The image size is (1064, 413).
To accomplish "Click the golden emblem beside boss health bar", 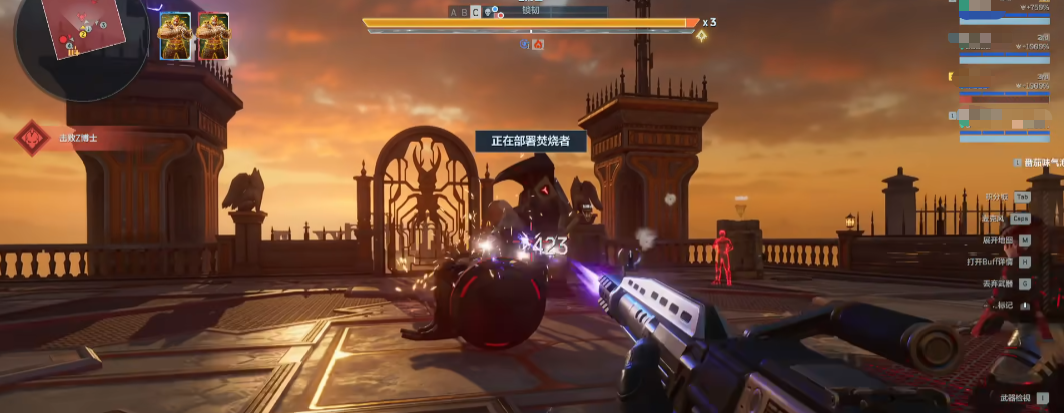I will click(x=702, y=36).
